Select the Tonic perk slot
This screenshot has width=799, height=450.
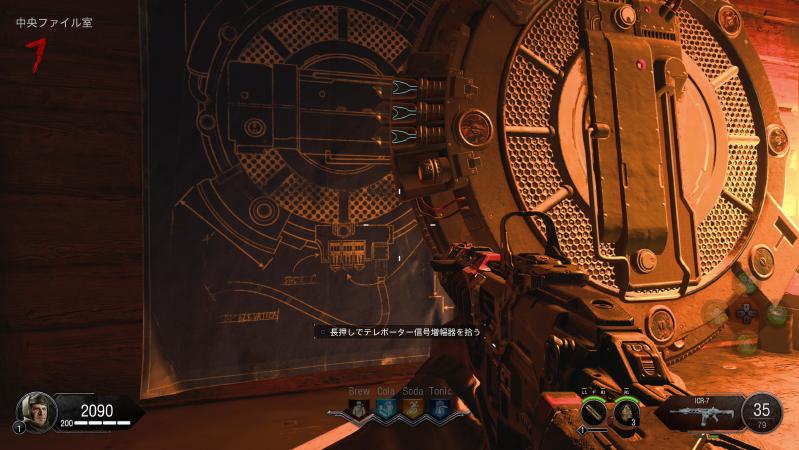coord(439,408)
